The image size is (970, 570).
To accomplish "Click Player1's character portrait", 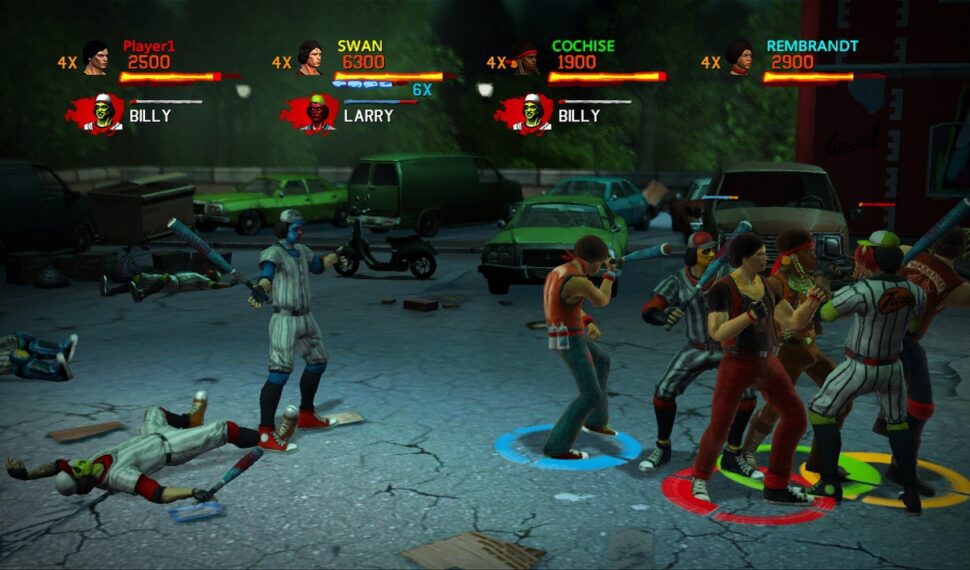I will pos(95,58).
